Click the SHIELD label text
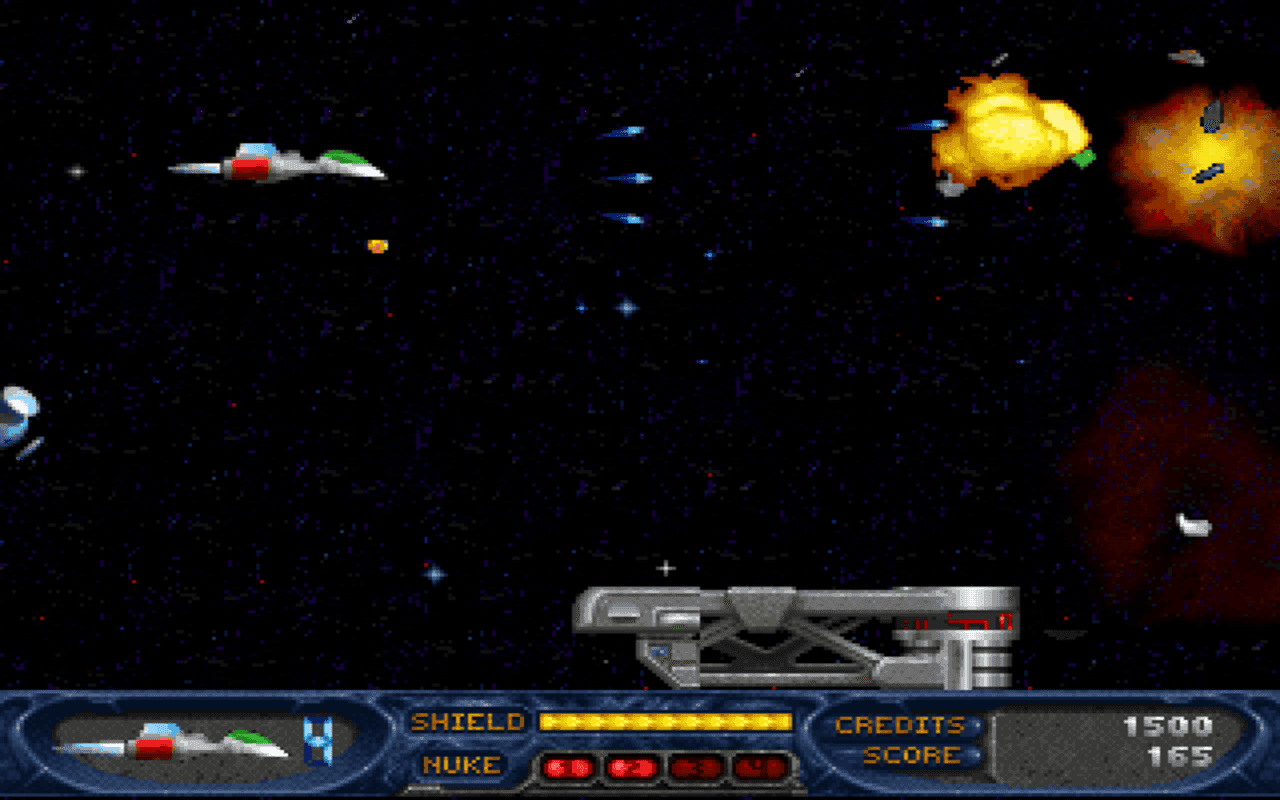Image resolution: width=1280 pixels, height=800 pixels. [x=467, y=722]
